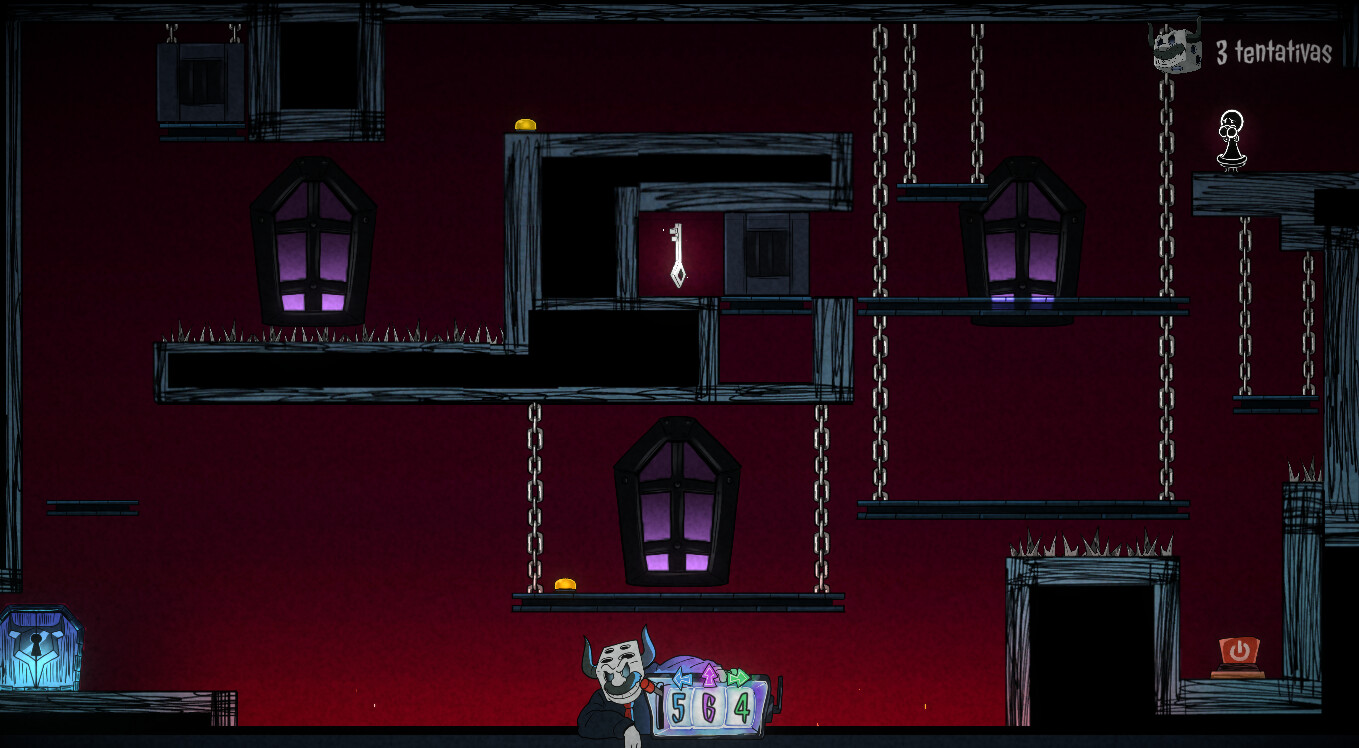Collect the yellow coin on the top platform
This screenshot has width=1359, height=748.
pos(524,123)
